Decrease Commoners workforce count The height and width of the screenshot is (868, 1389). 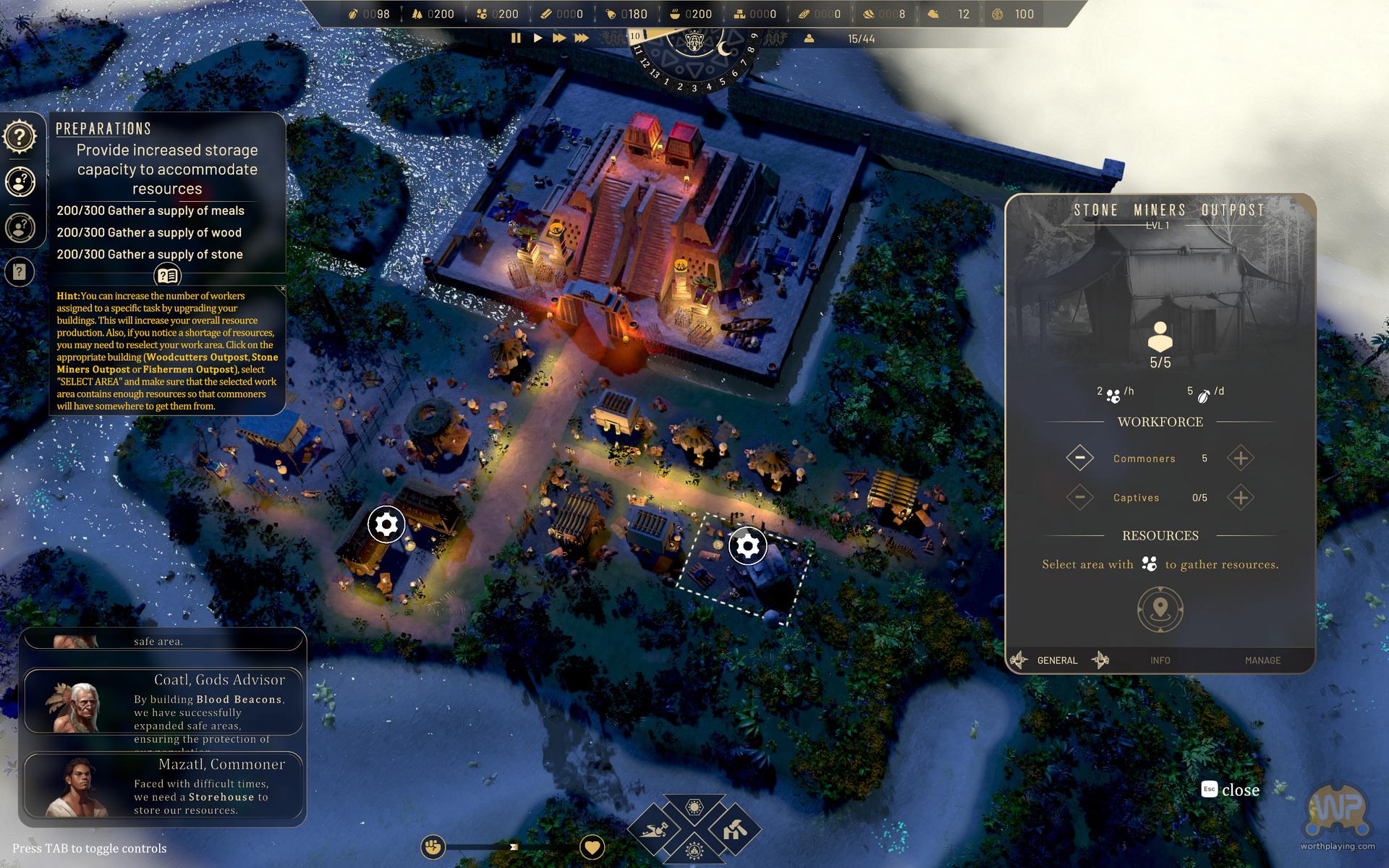coord(1079,458)
